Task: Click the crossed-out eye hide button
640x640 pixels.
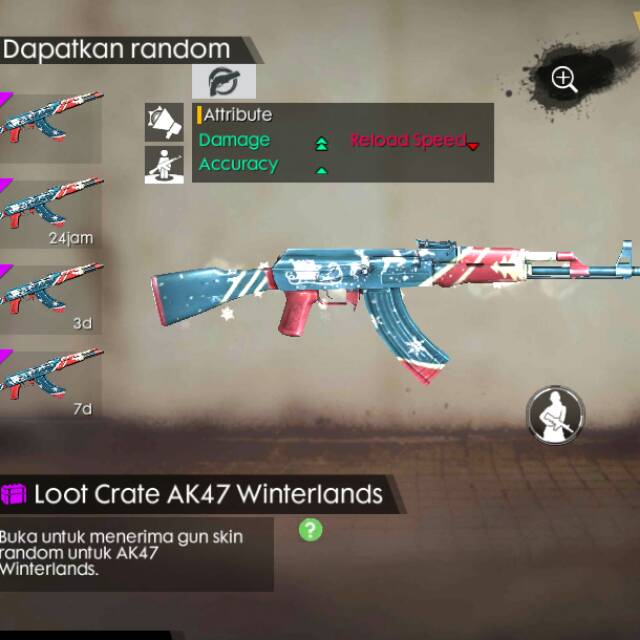Action: pos(223,82)
